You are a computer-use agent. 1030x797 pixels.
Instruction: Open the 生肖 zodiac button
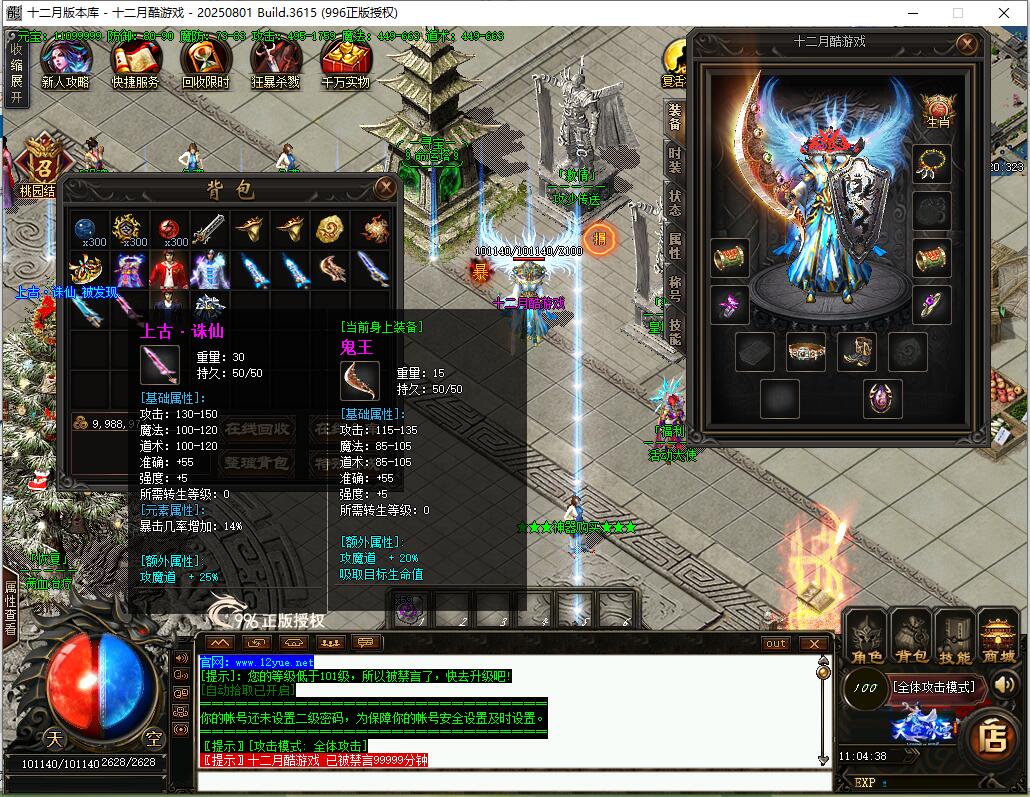pyautogui.click(x=937, y=112)
